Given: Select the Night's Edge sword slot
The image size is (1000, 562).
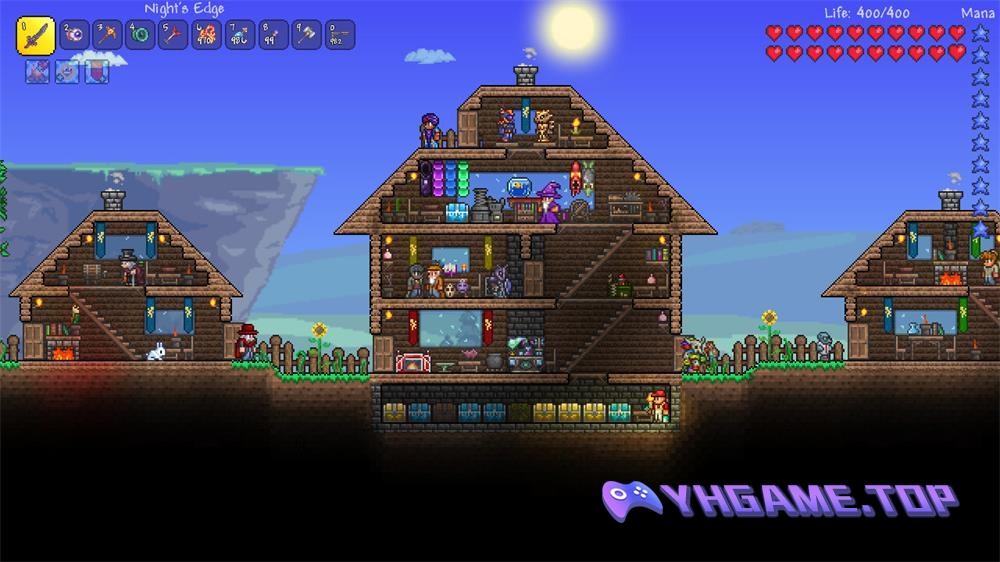Looking at the screenshot, I should click(35, 35).
